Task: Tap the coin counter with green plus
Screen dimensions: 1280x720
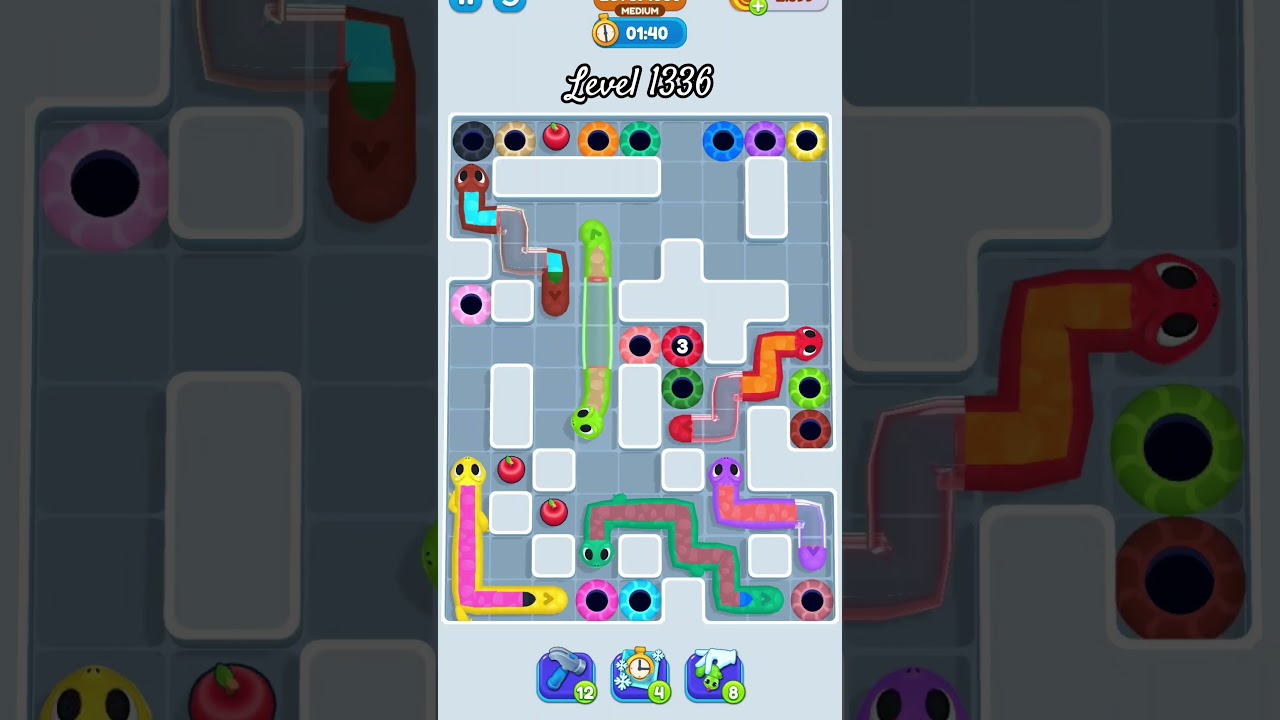Action: click(x=775, y=2)
